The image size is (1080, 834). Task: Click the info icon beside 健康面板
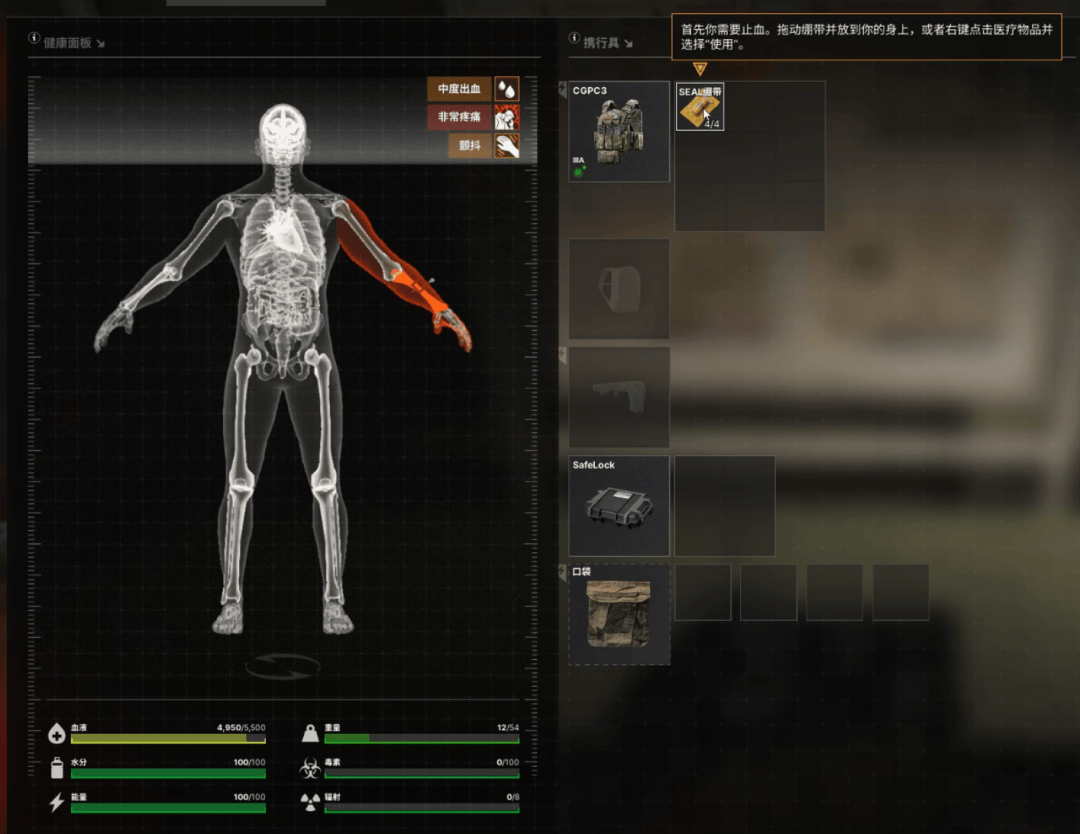coord(35,38)
